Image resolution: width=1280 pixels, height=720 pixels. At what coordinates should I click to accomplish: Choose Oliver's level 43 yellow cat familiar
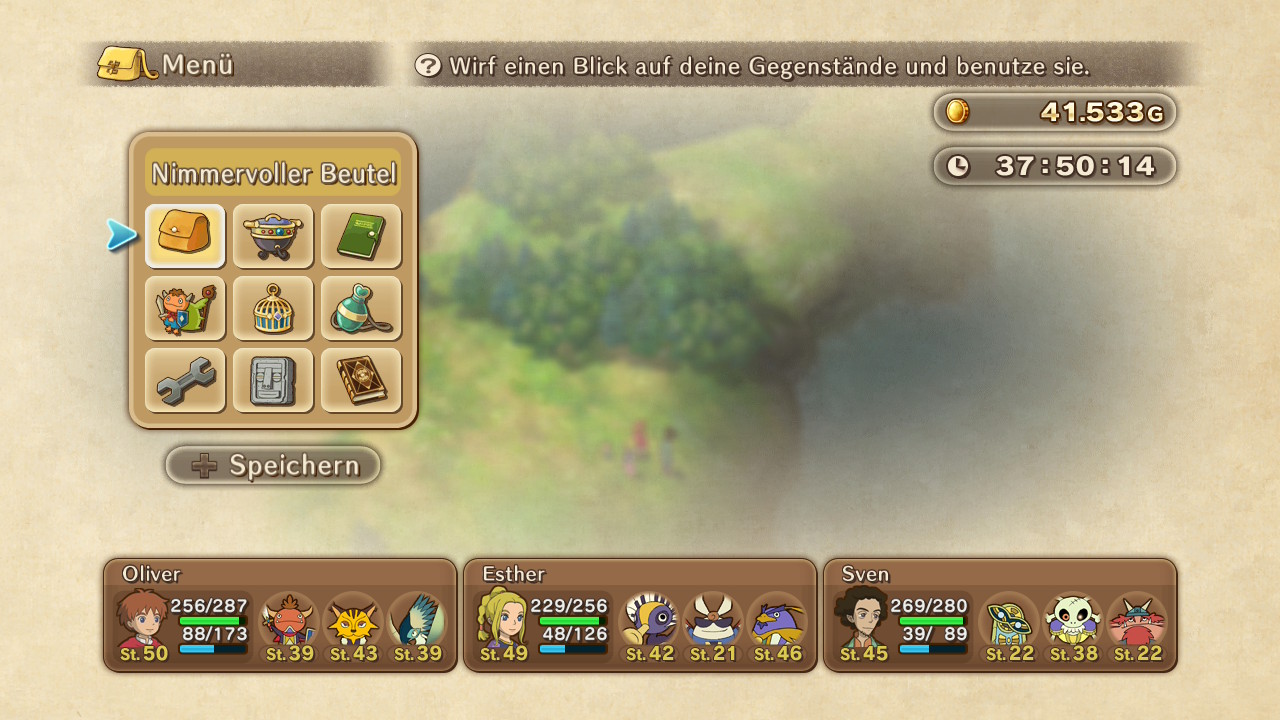click(352, 624)
